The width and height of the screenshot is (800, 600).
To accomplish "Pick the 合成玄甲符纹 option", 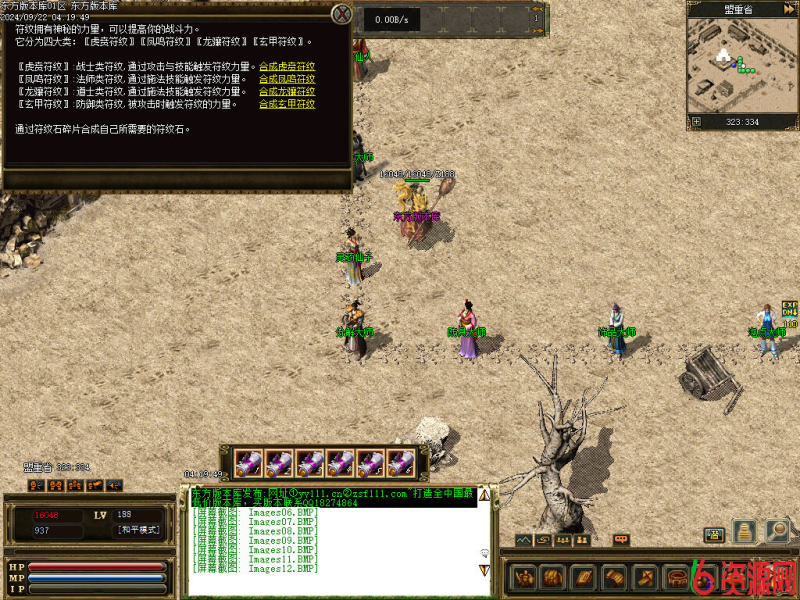I will [287, 104].
